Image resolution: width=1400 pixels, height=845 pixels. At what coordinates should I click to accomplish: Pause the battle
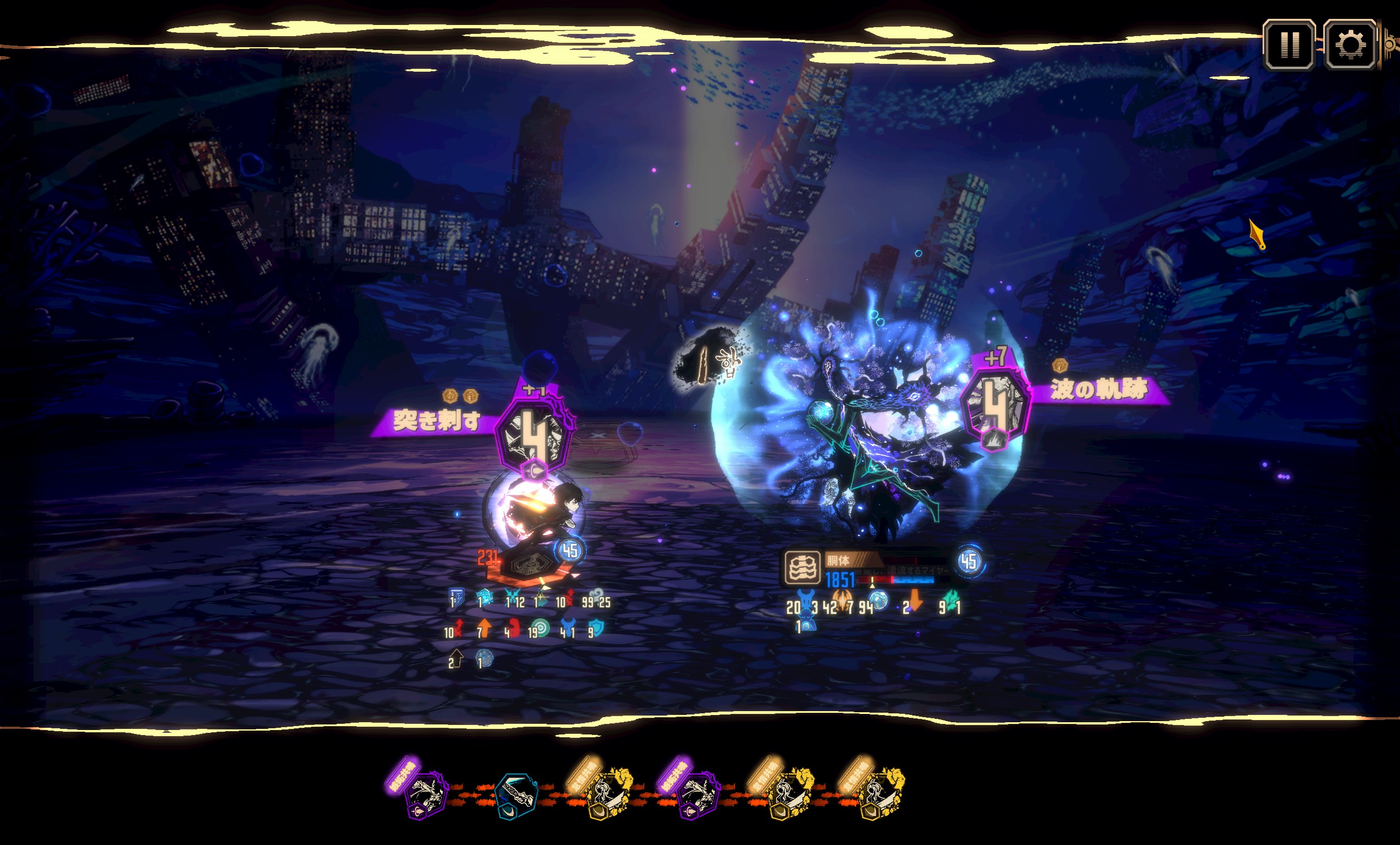[1289, 44]
